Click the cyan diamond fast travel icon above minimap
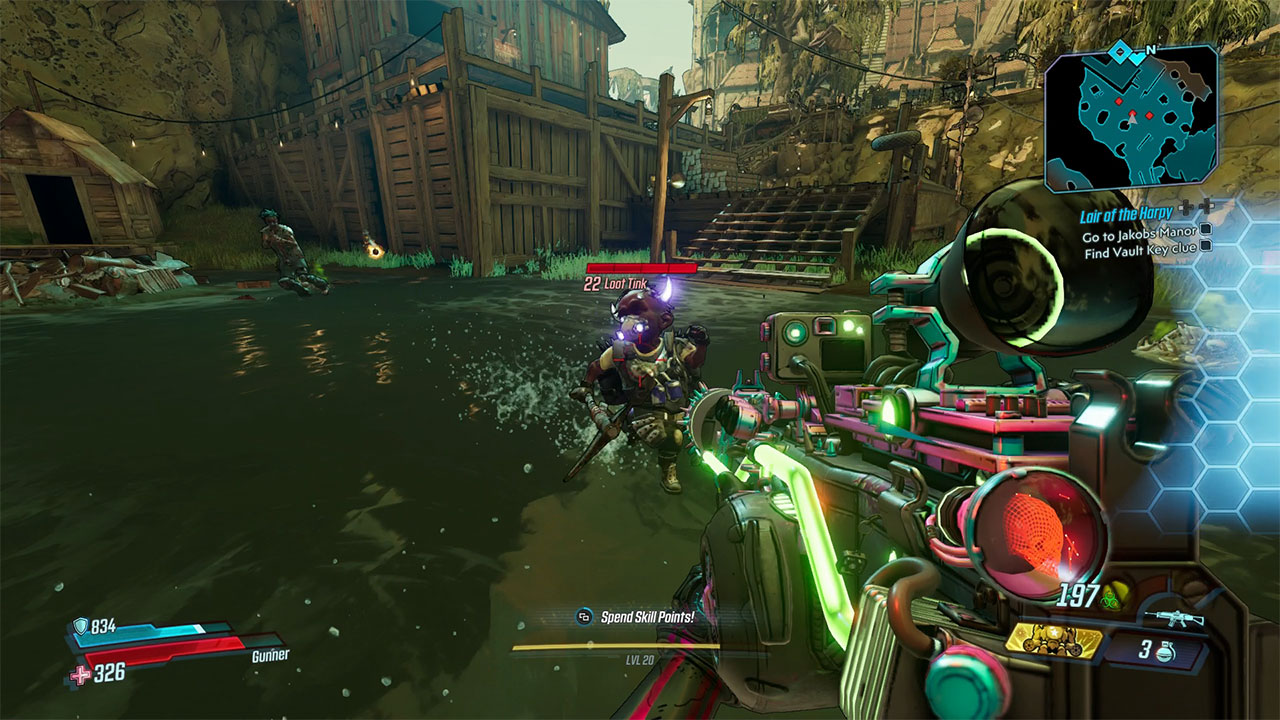 coord(1119,52)
